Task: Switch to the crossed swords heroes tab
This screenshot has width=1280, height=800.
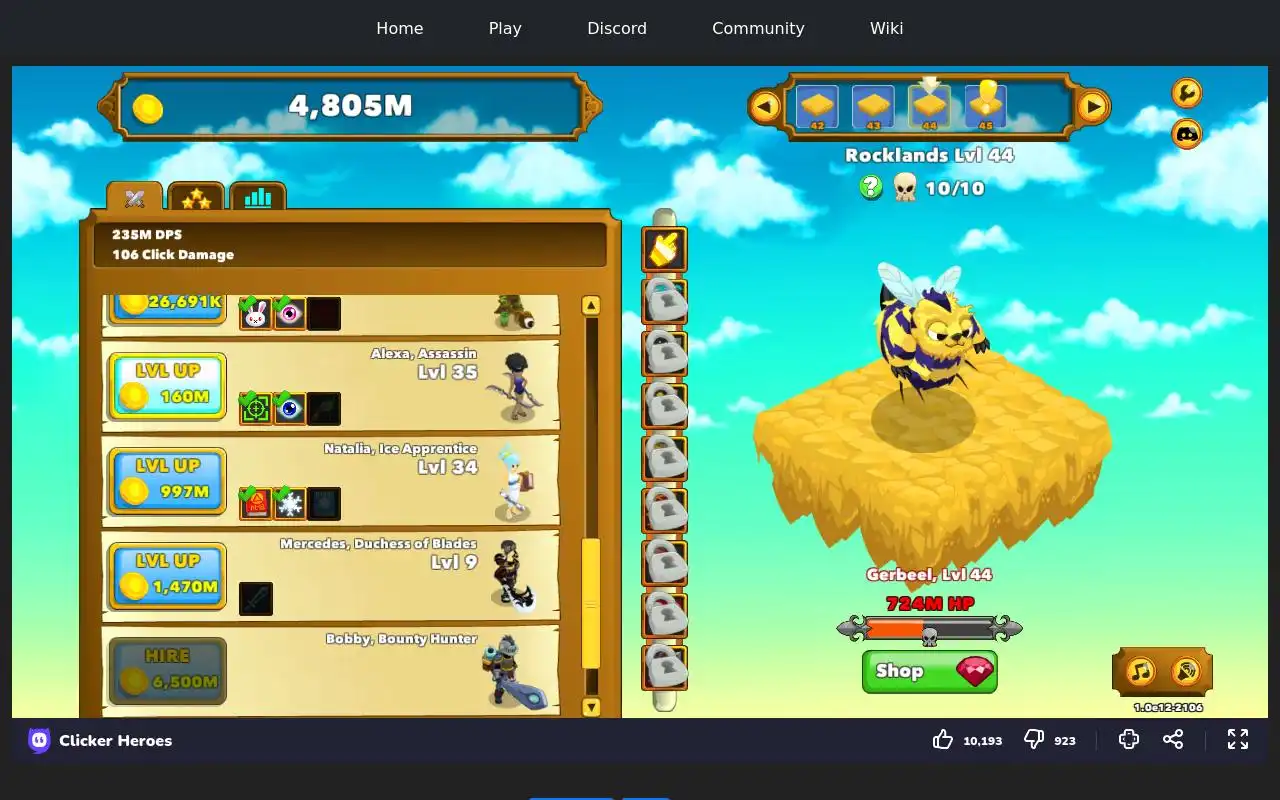Action: coord(135,198)
